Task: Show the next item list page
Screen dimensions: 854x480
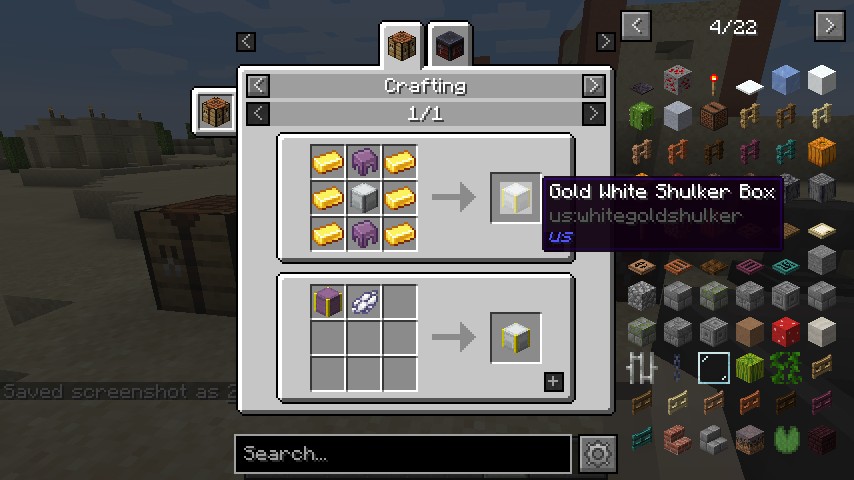Action: click(x=829, y=26)
